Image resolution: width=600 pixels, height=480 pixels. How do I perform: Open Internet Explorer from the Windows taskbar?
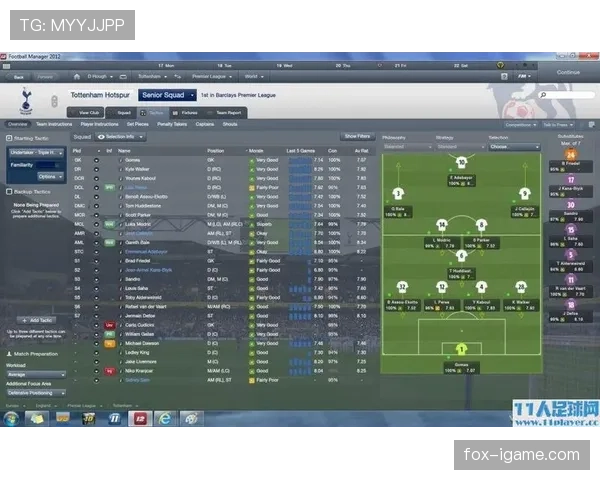pyautogui.click(x=164, y=418)
